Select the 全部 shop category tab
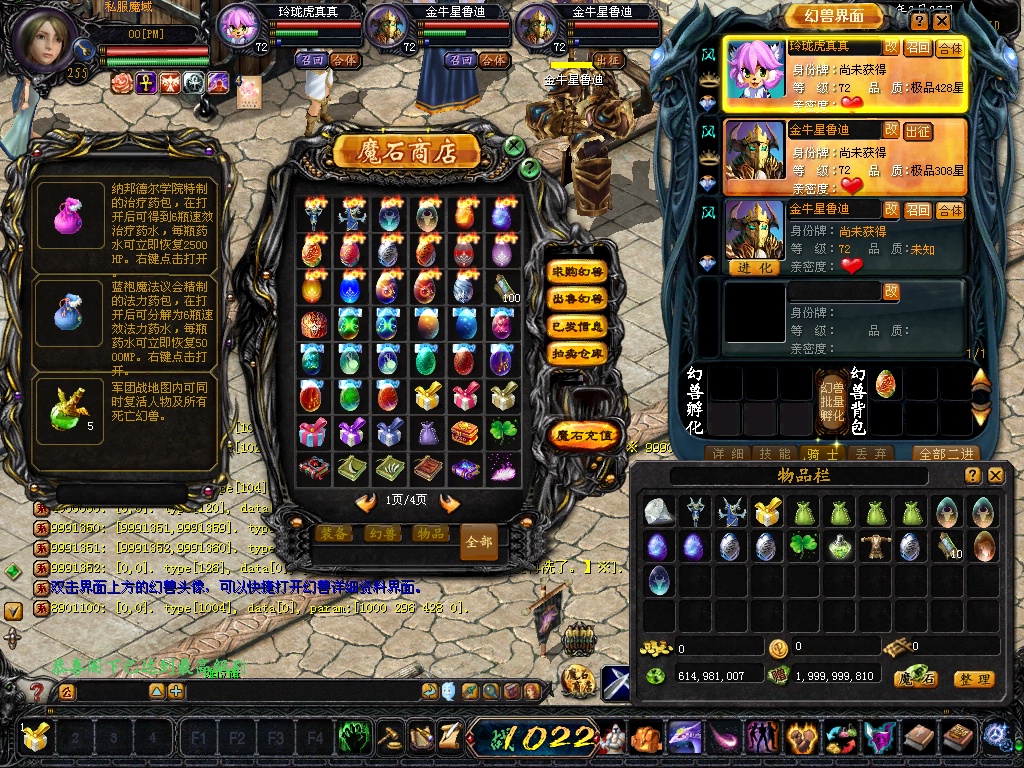Viewport: 1024px width, 768px height. click(x=479, y=541)
